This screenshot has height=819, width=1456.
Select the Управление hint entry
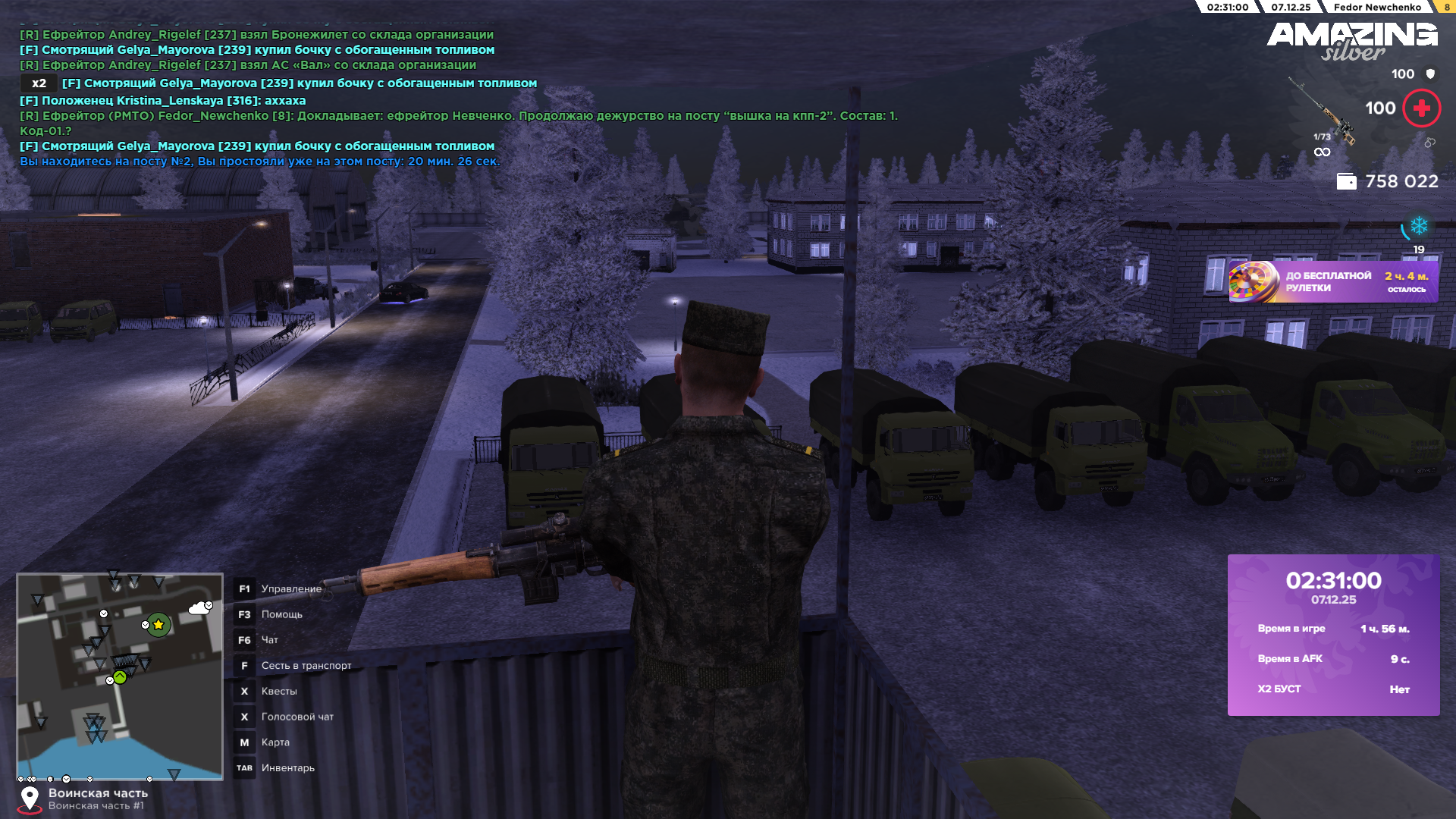[x=290, y=589]
